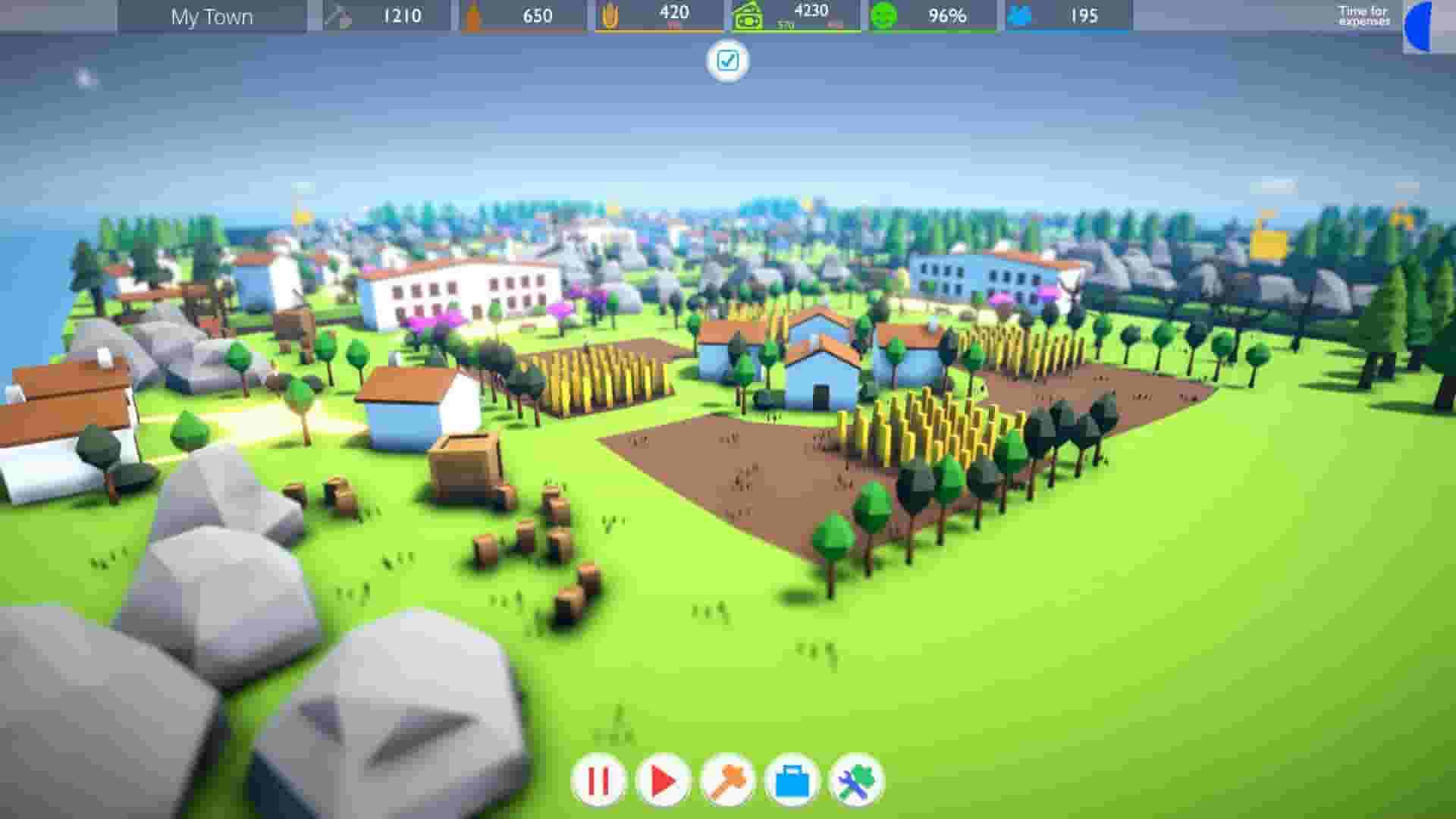Open the Time for expenses notification
This screenshot has width=1456, height=819.
tap(1362, 16)
